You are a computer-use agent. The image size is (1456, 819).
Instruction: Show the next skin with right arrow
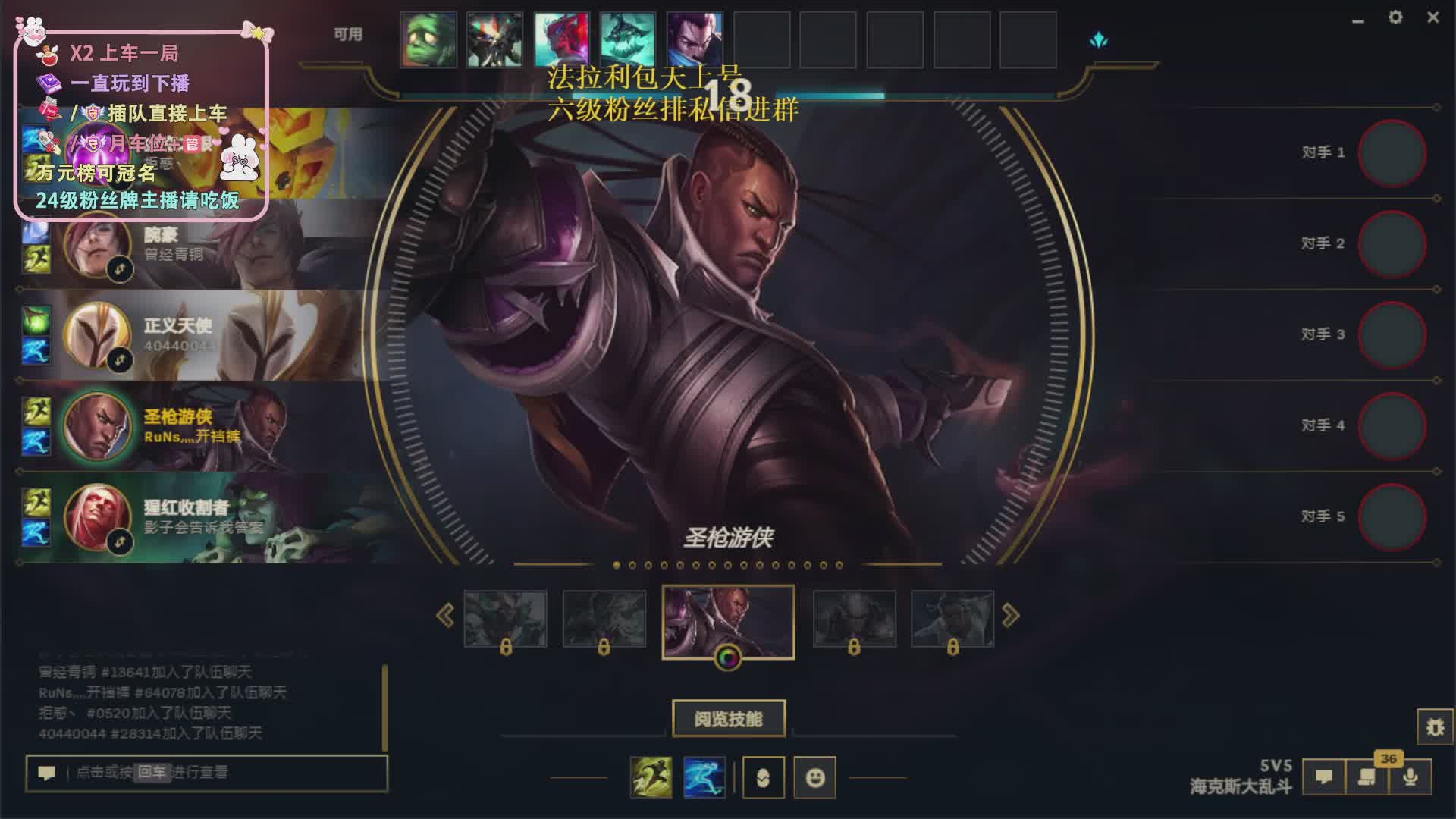point(1010,615)
